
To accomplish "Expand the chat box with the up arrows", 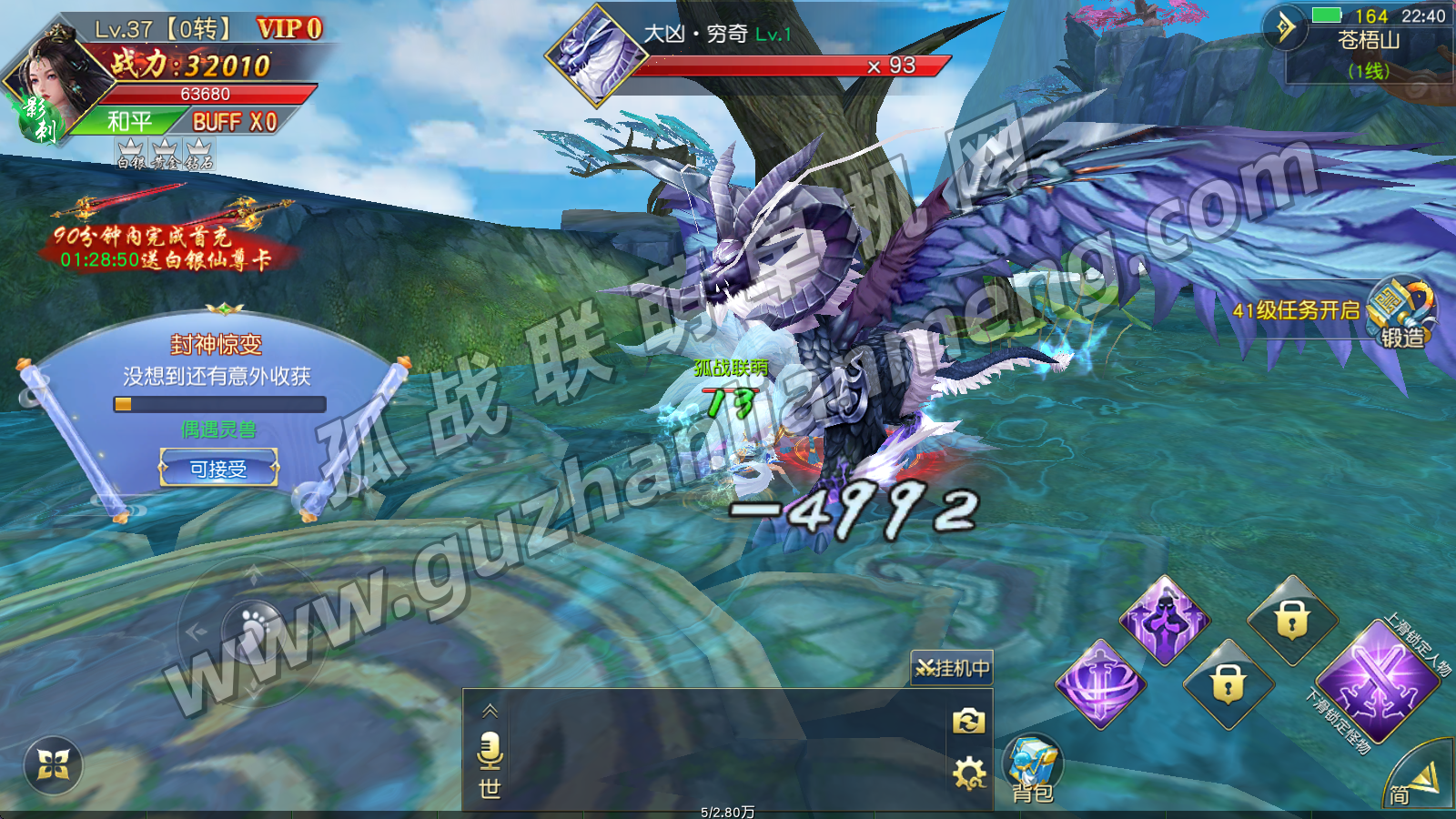I will (x=490, y=711).
